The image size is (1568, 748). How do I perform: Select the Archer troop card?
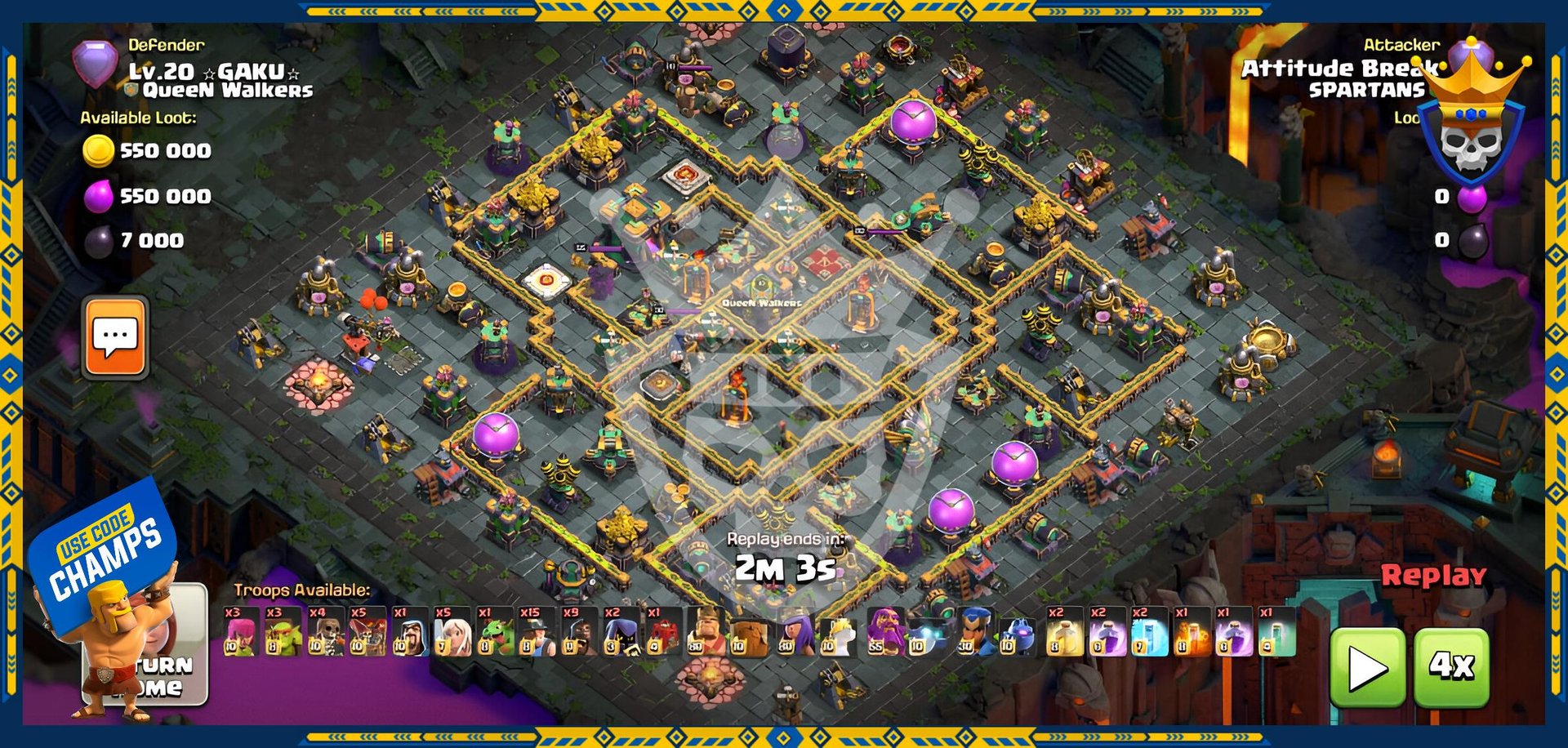pos(241,632)
